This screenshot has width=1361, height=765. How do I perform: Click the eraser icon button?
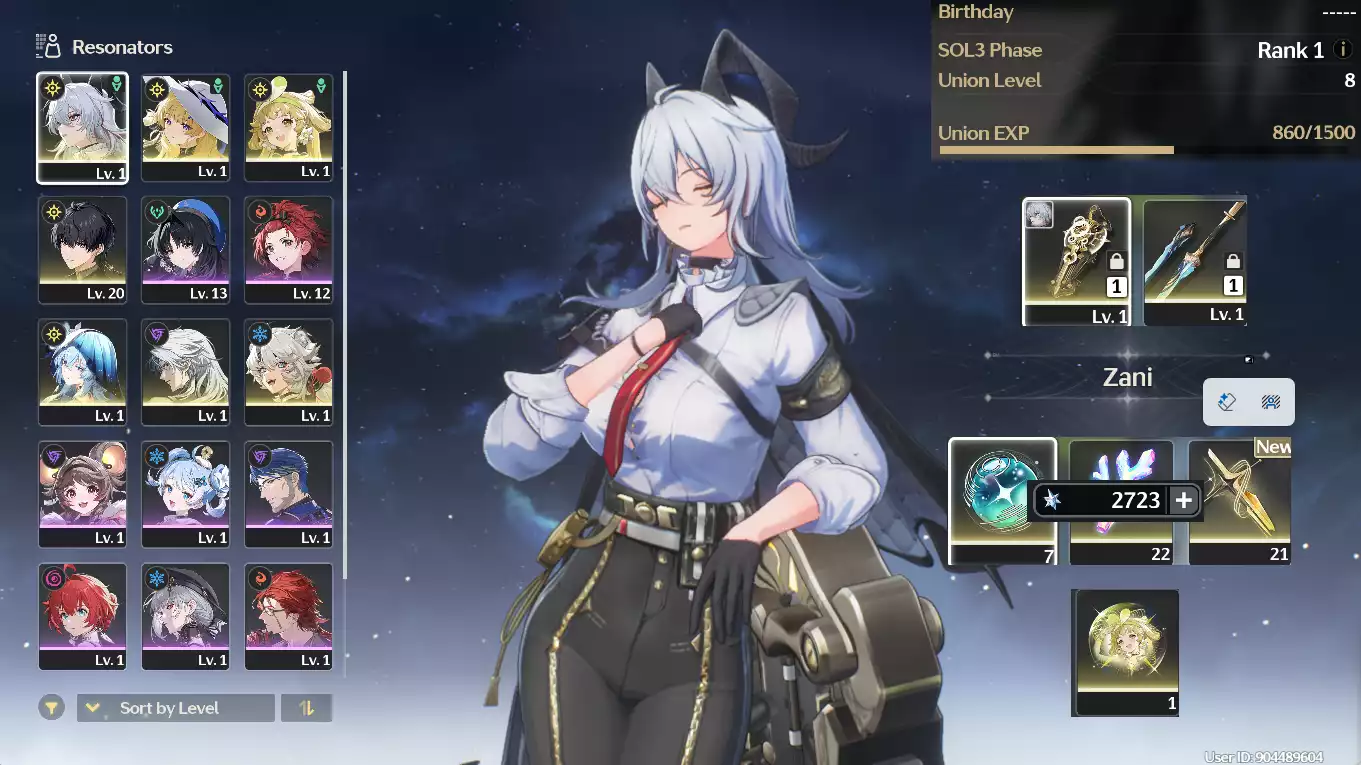click(x=1228, y=402)
